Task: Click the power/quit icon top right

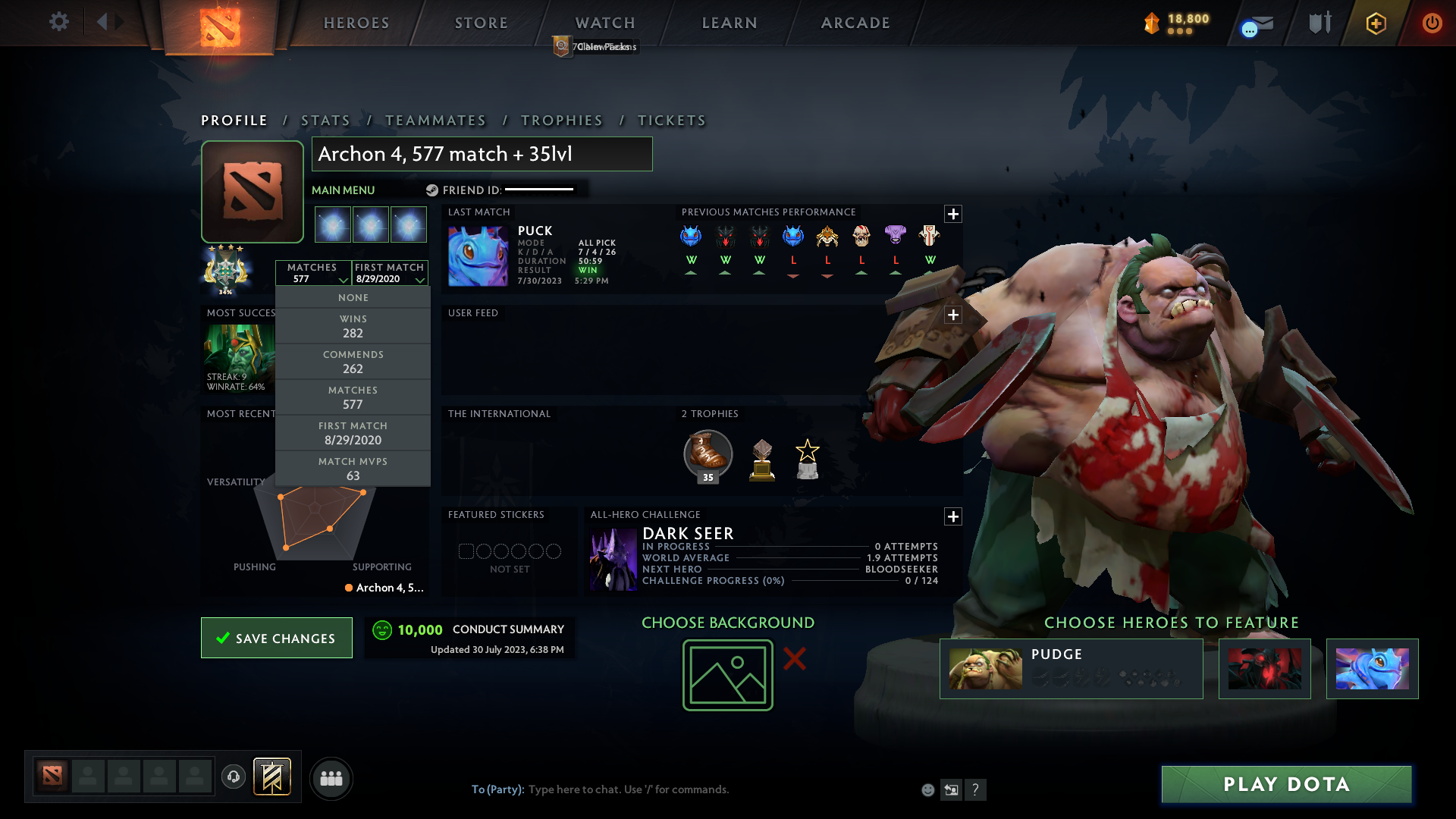Action: pos(1432,23)
